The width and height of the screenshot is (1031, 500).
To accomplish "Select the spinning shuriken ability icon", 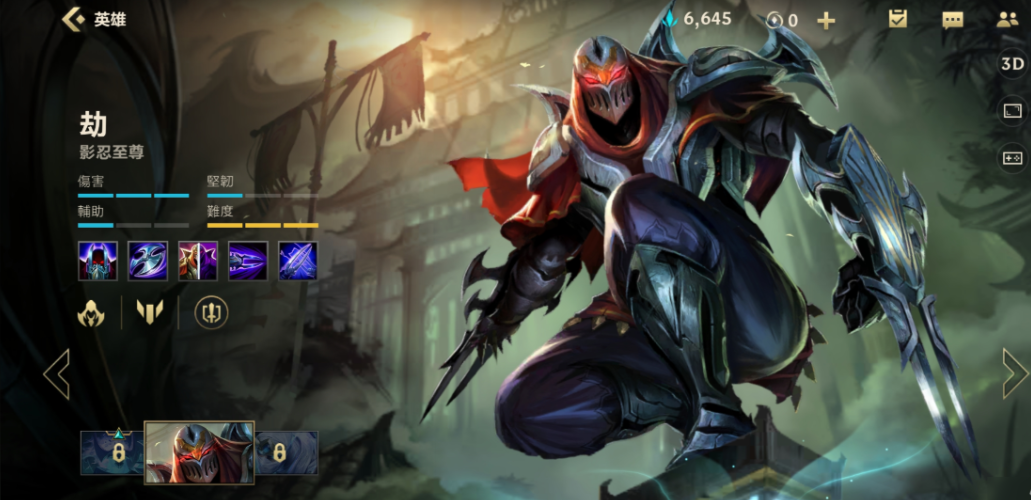I will [148, 261].
